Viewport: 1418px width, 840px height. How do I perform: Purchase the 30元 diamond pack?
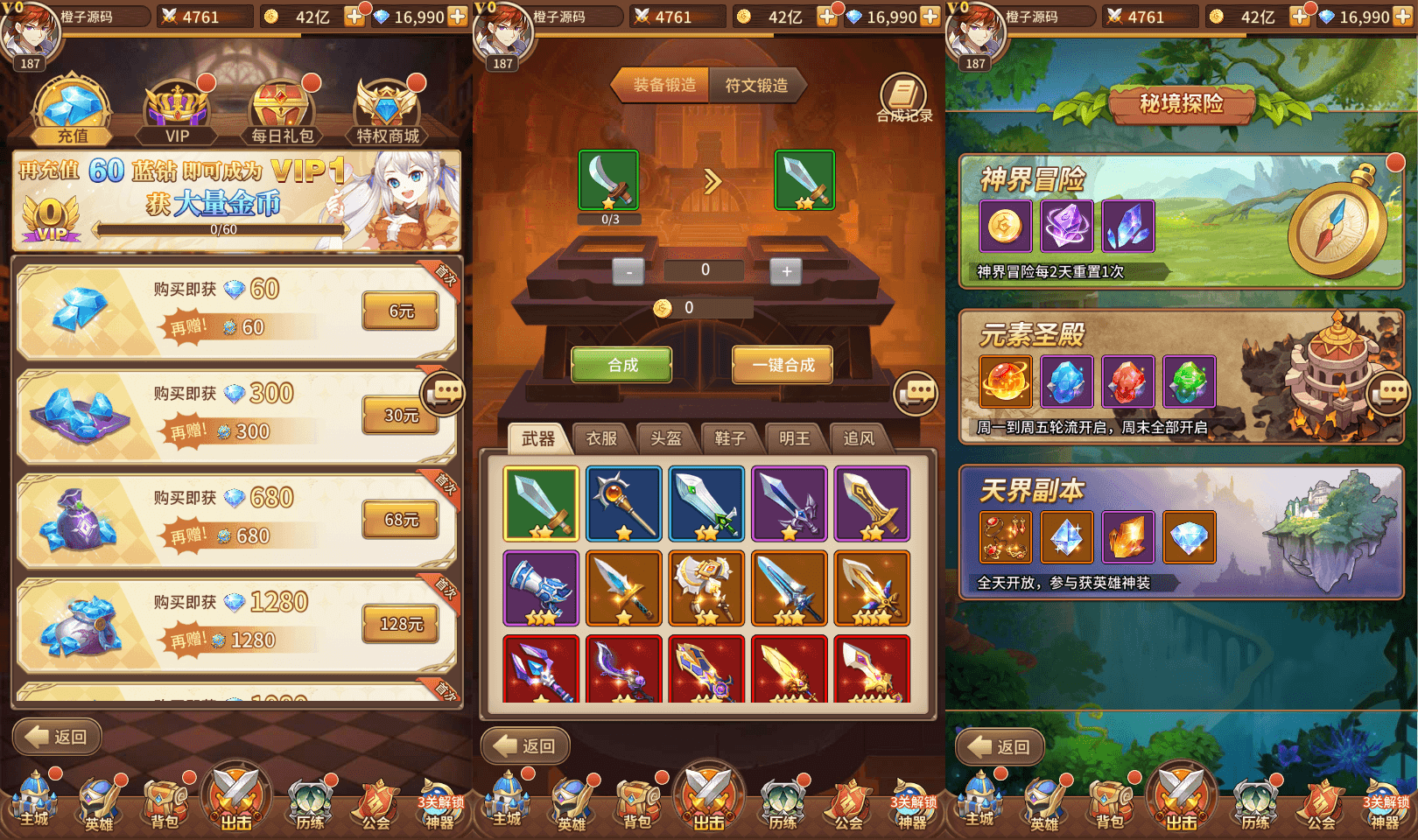[401, 416]
